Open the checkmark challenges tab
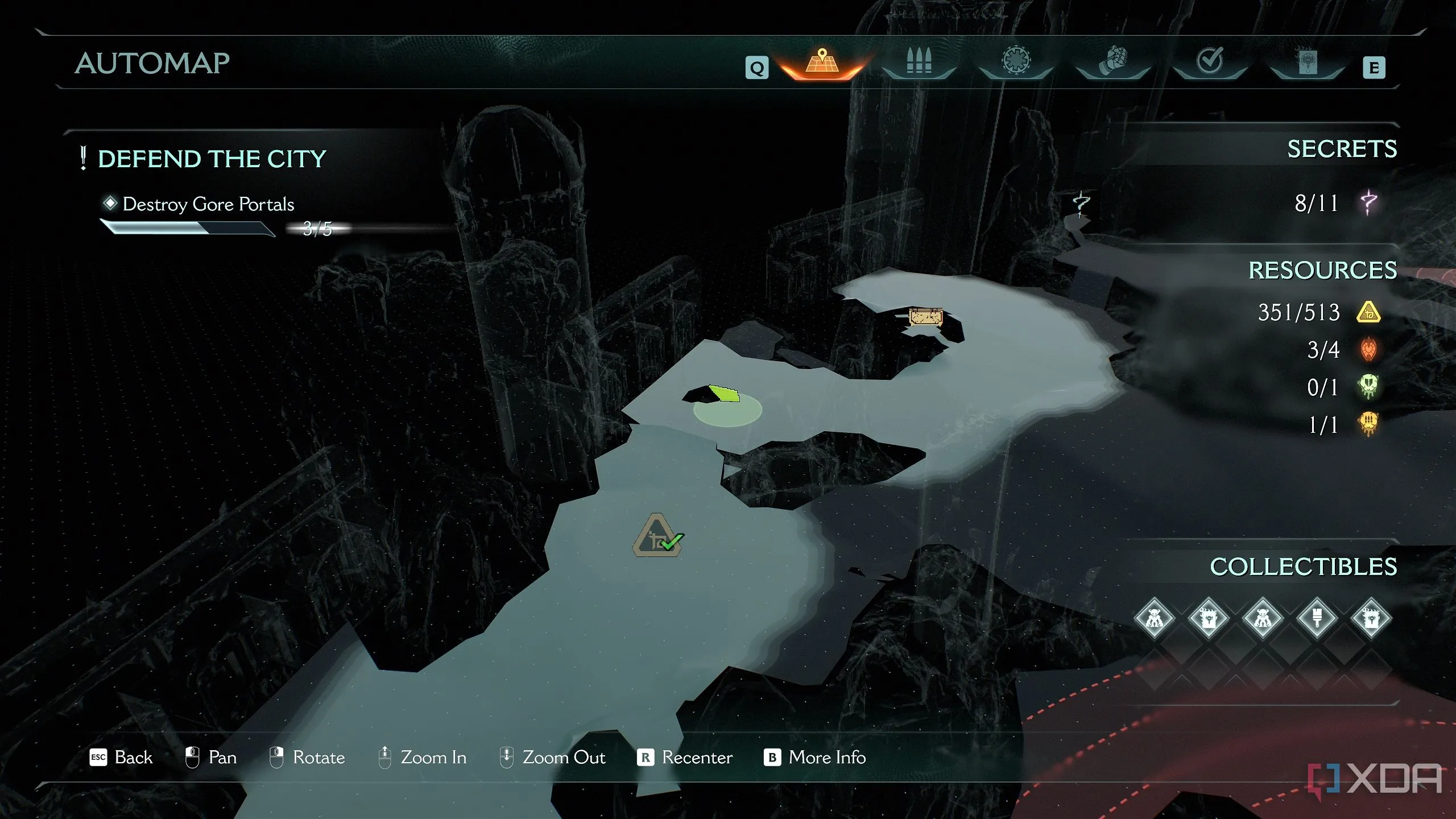This screenshot has width=1456, height=819. (x=1210, y=61)
